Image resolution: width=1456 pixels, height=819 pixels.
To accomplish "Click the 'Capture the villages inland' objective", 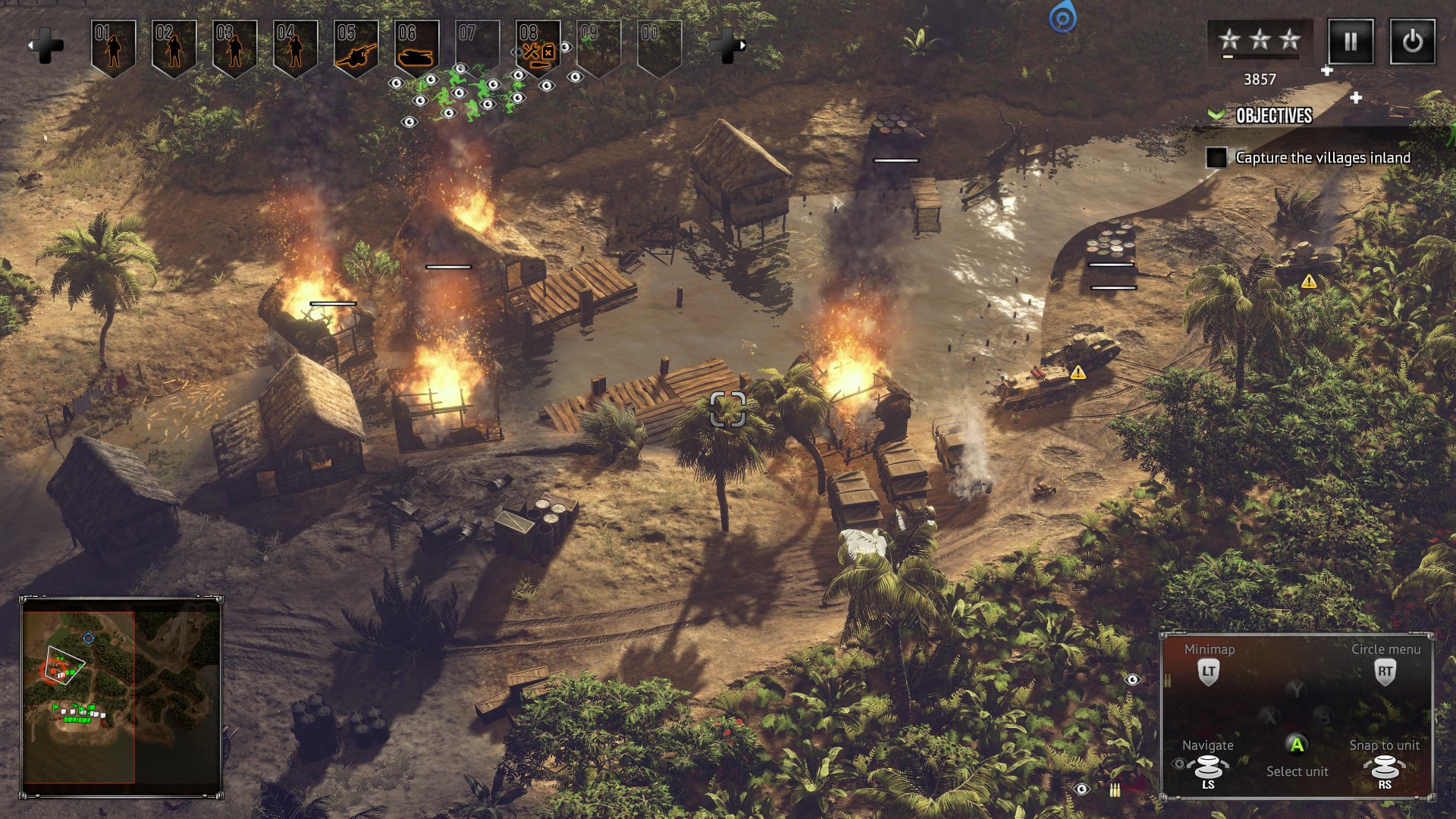I will (1323, 158).
